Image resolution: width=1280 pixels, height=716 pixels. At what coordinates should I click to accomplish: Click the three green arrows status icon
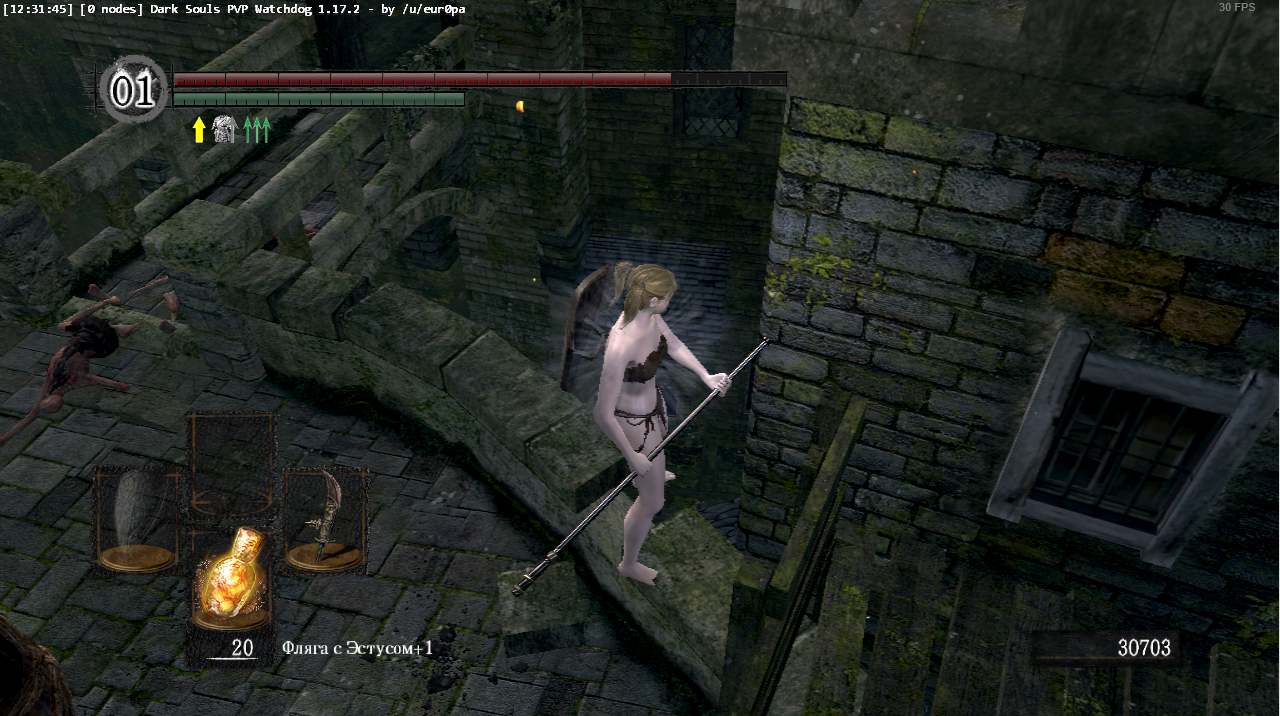coord(257,129)
